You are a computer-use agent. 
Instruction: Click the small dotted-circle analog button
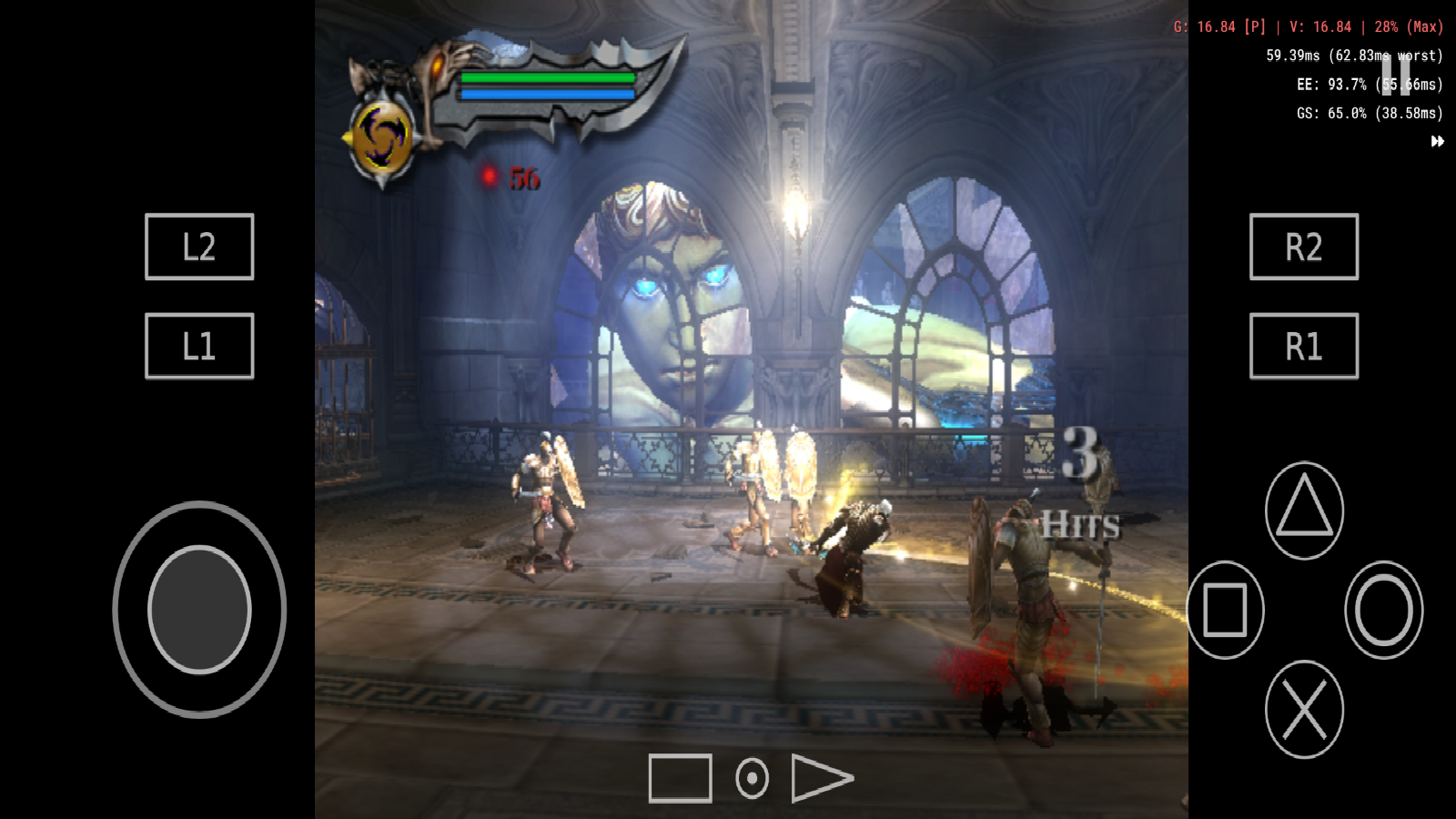(752, 779)
